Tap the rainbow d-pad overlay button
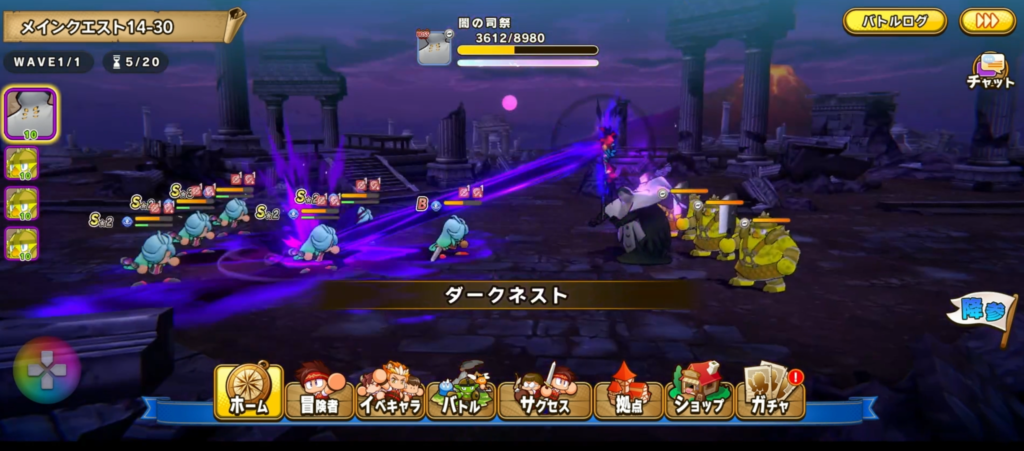The image size is (1024, 451). pos(46,371)
